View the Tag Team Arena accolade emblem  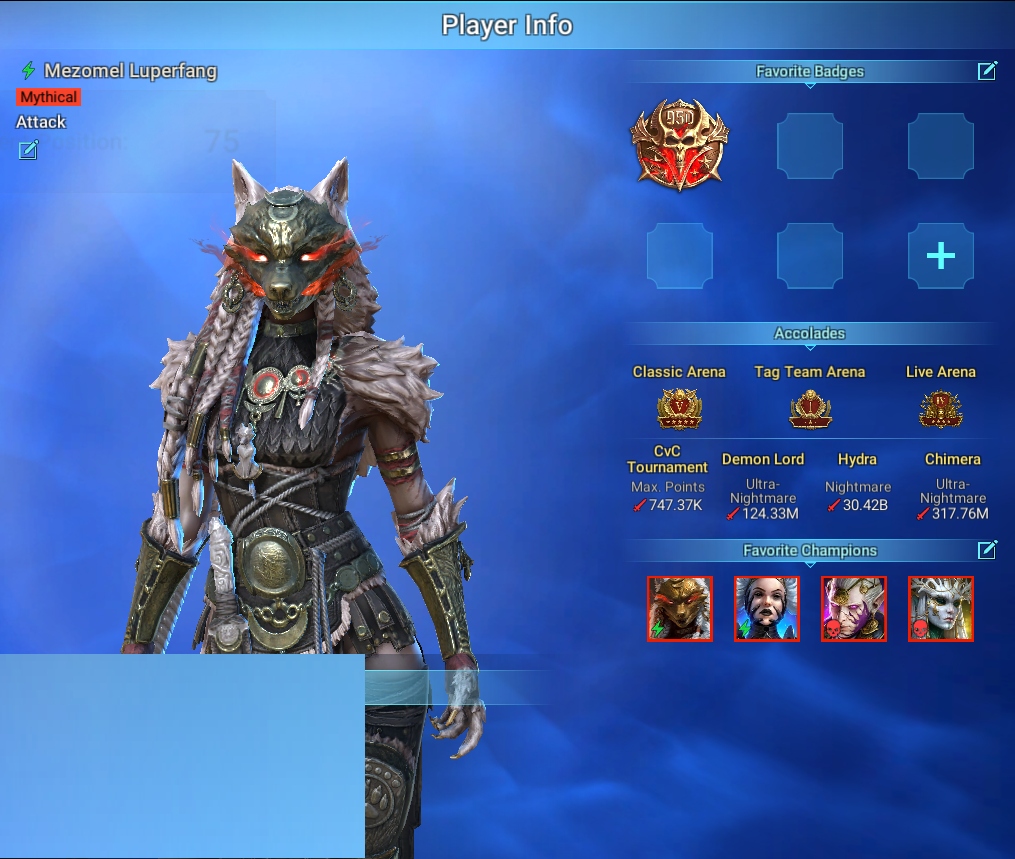click(810, 408)
